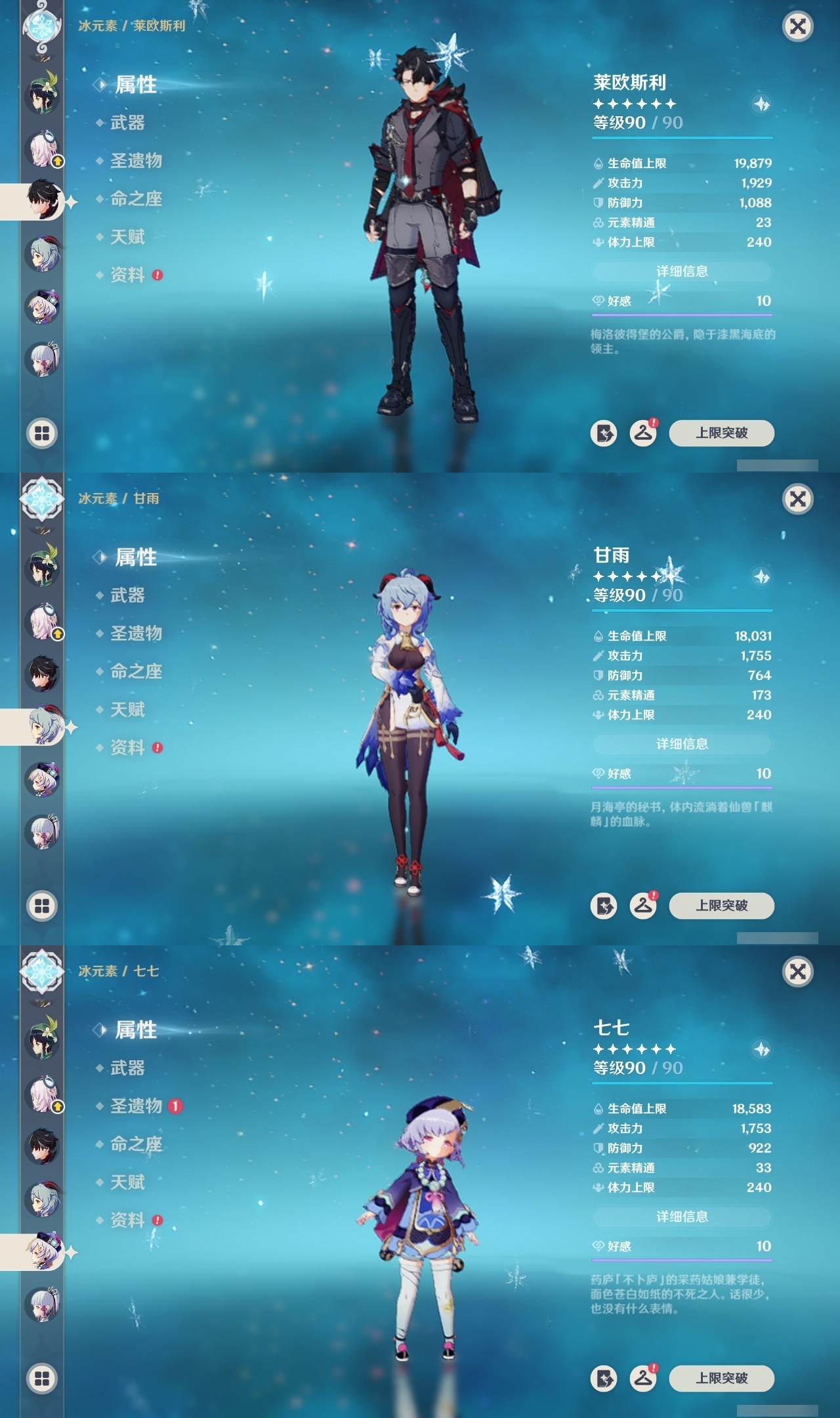Screen dimensions: 840x1418
Task: Expand the 天赋 talents section
Action: tap(128, 237)
